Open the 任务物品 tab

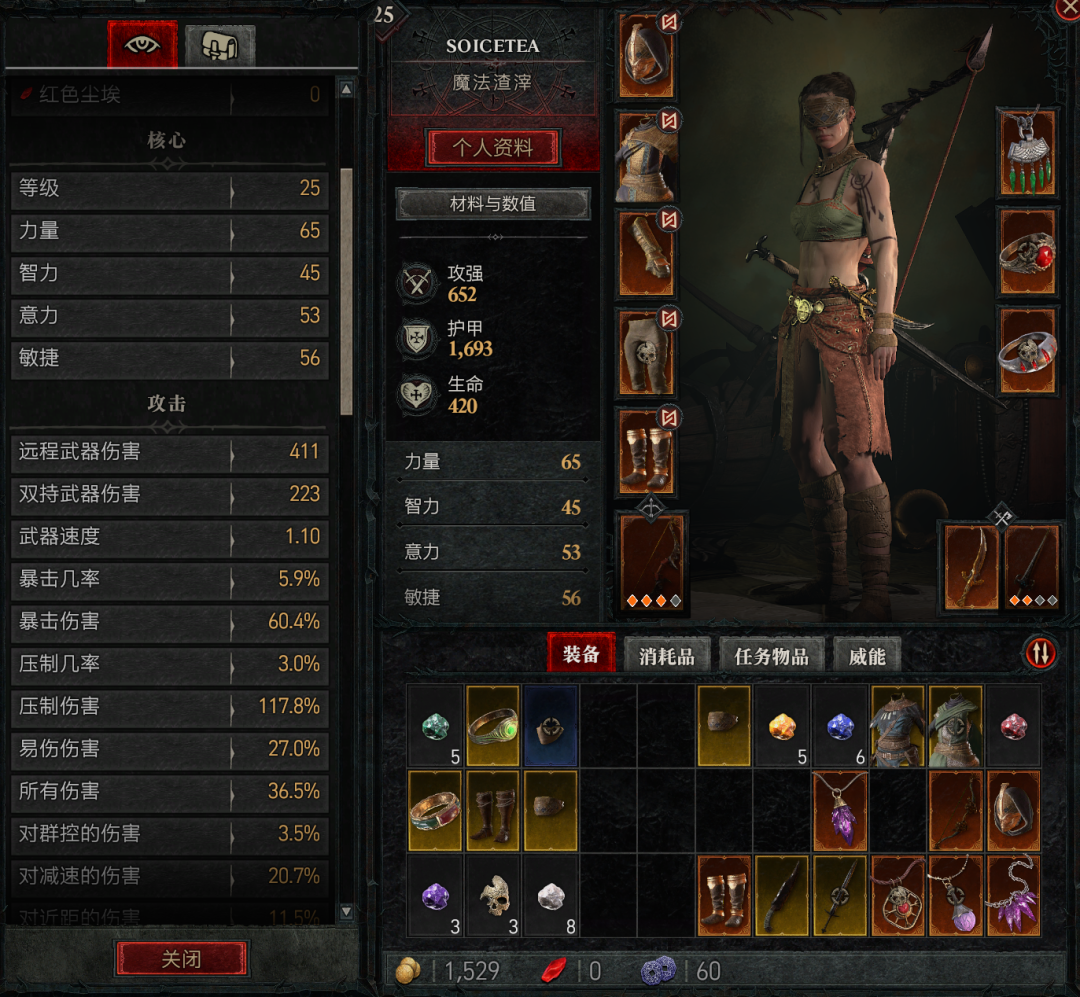tap(770, 655)
